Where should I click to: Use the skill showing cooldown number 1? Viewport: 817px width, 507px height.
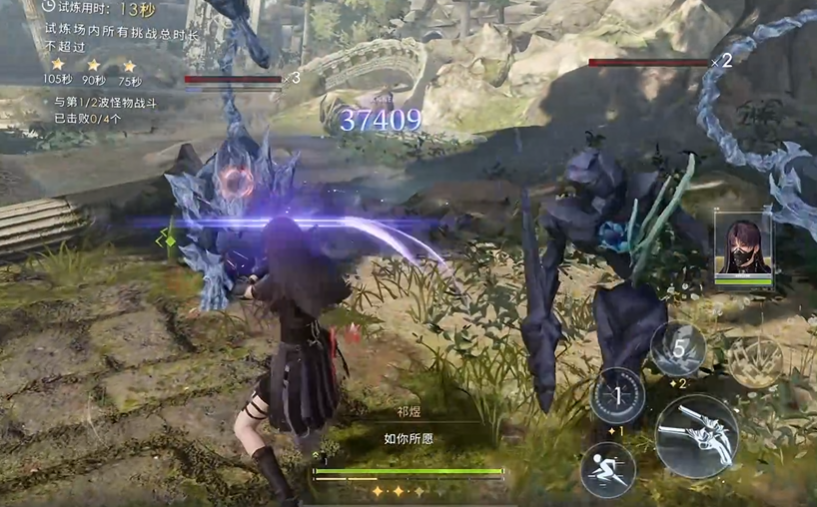617,397
